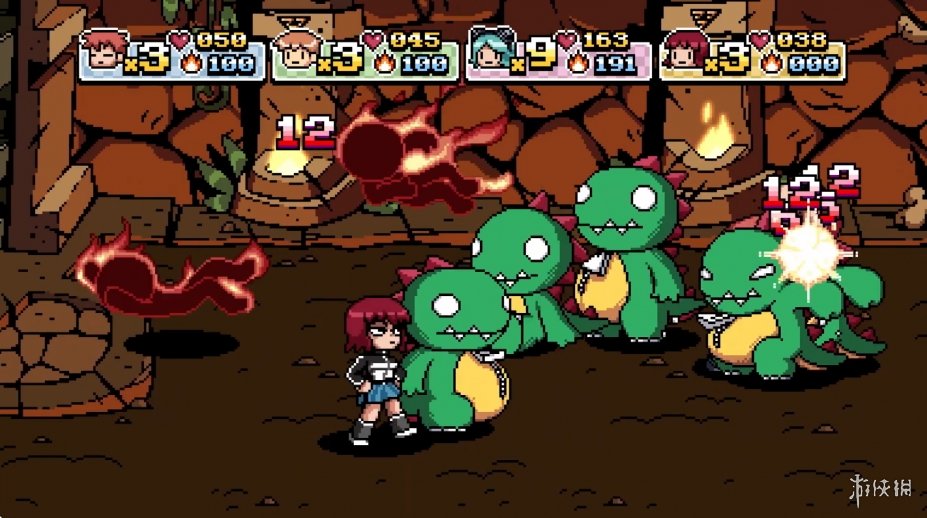Select the first player's red-haired portrait on the blue panel
927x518 pixels.
click(x=101, y=52)
